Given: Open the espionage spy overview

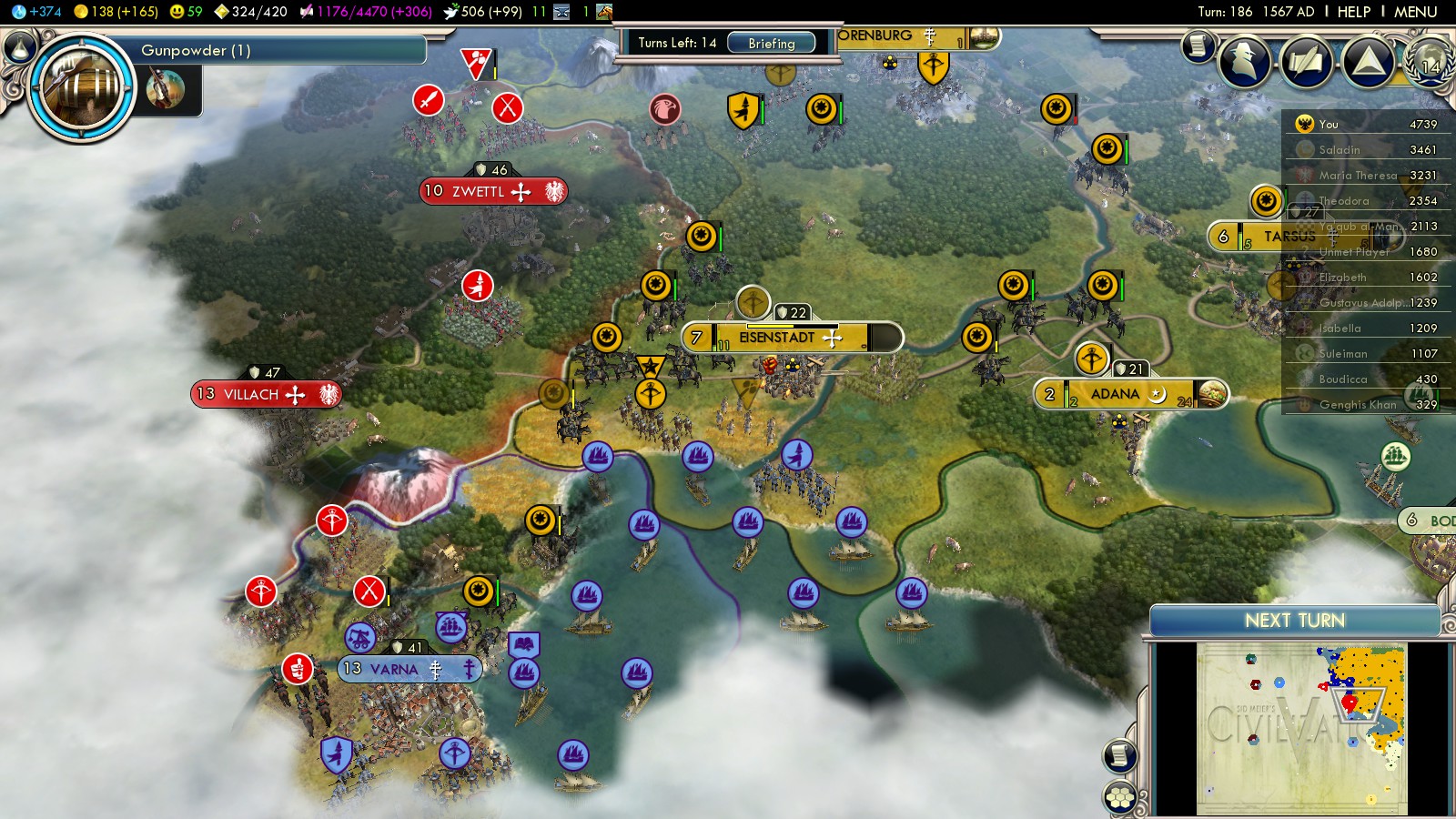Looking at the screenshot, I should pyautogui.click(x=1244, y=62).
